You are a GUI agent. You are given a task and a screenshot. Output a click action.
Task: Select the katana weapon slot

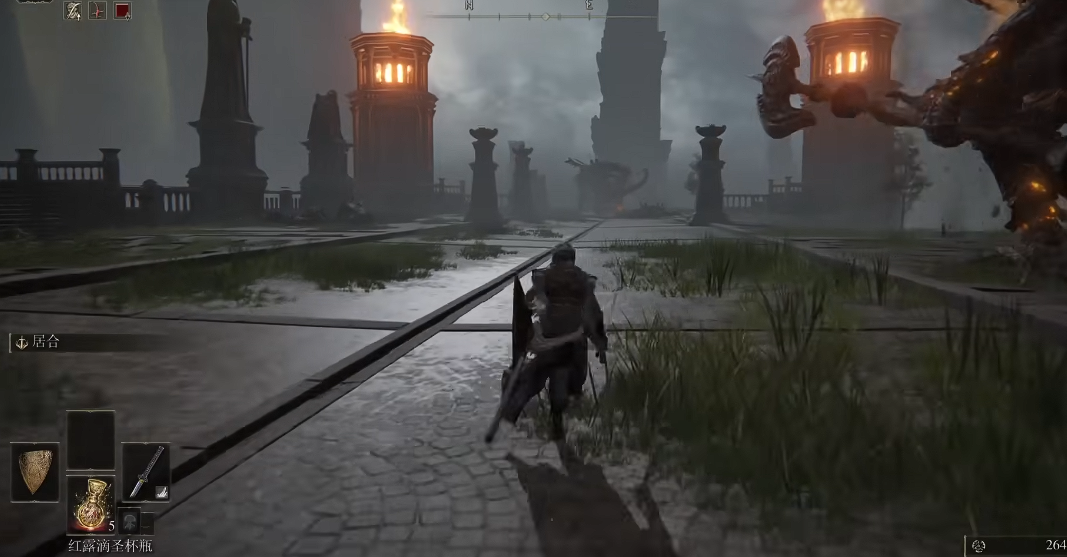coord(145,472)
